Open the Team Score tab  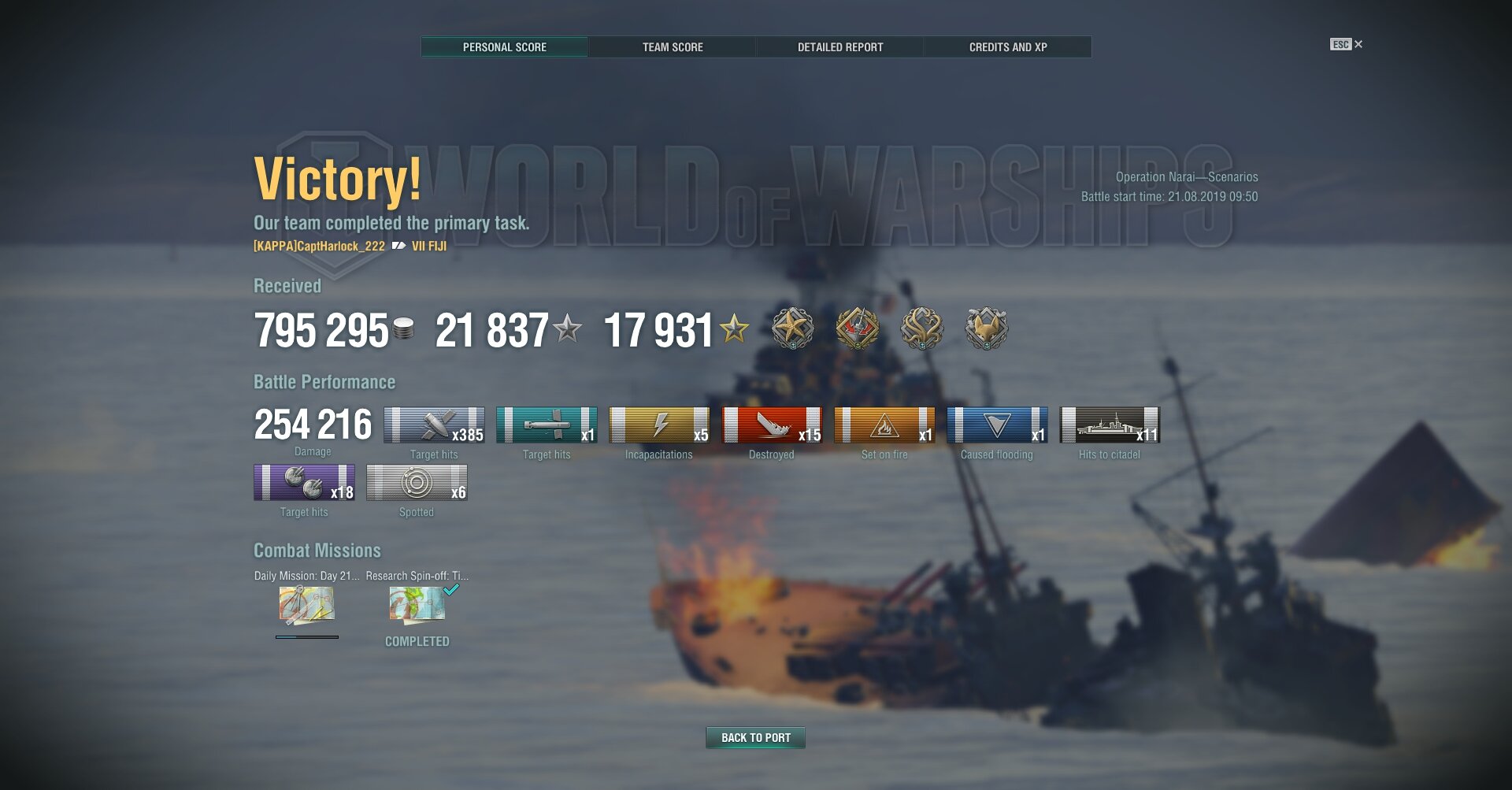[673, 47]
